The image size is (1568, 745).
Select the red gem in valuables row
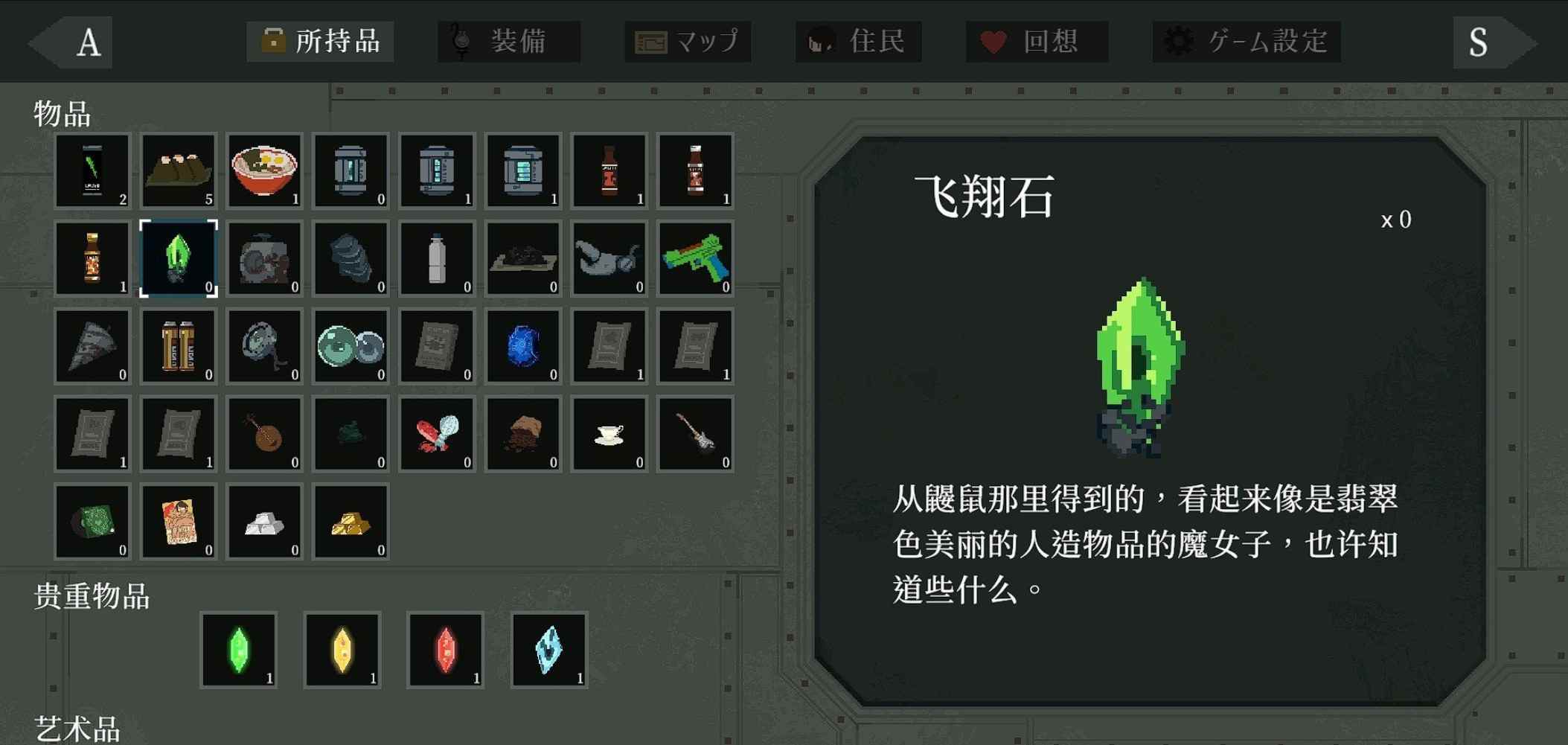click(444, 649)
